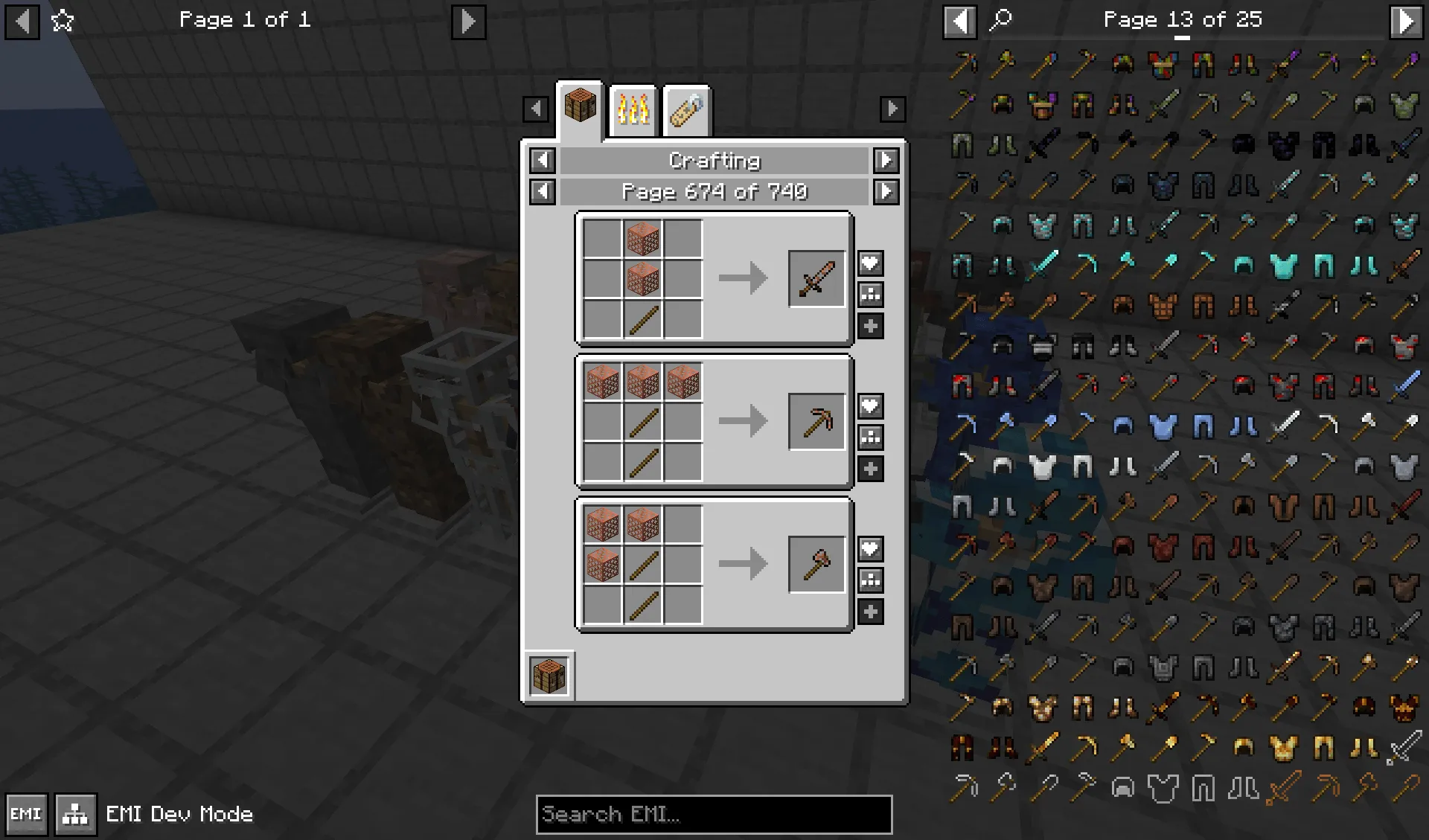Viewport: 1429px width, 840px height.
Task: Go to the previous item index page
Action: 960,19
